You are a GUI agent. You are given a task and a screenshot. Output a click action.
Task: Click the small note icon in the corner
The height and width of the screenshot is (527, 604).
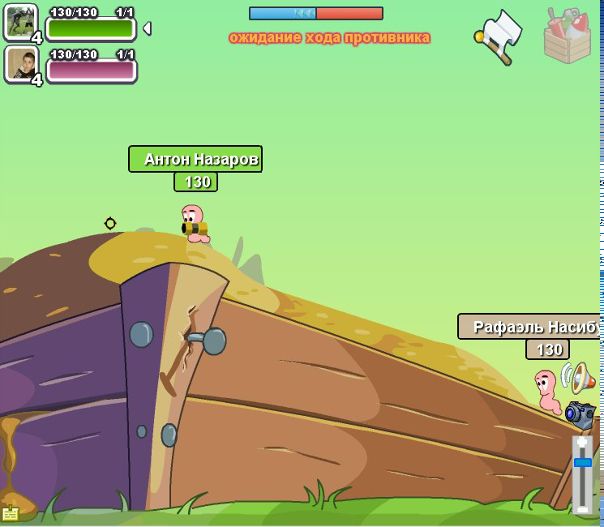point(10,514)
